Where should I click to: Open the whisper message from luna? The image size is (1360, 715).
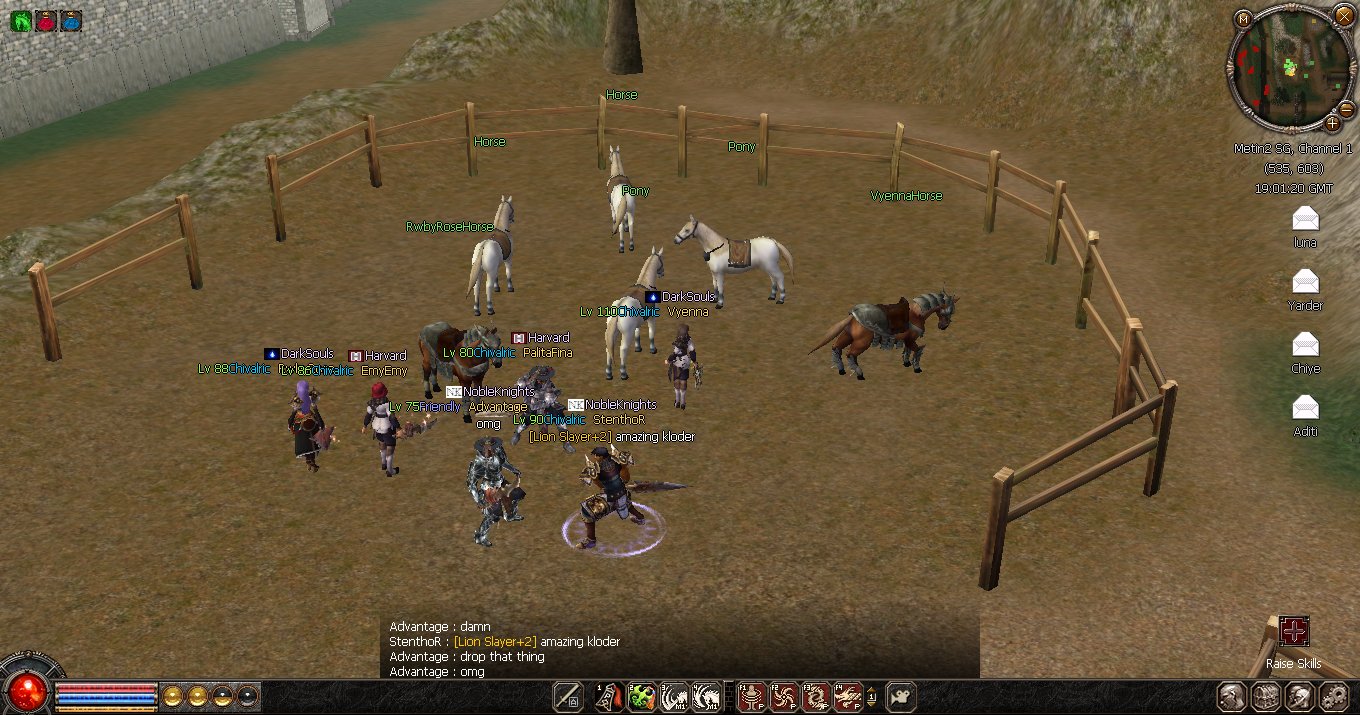tap(1305, 218)
